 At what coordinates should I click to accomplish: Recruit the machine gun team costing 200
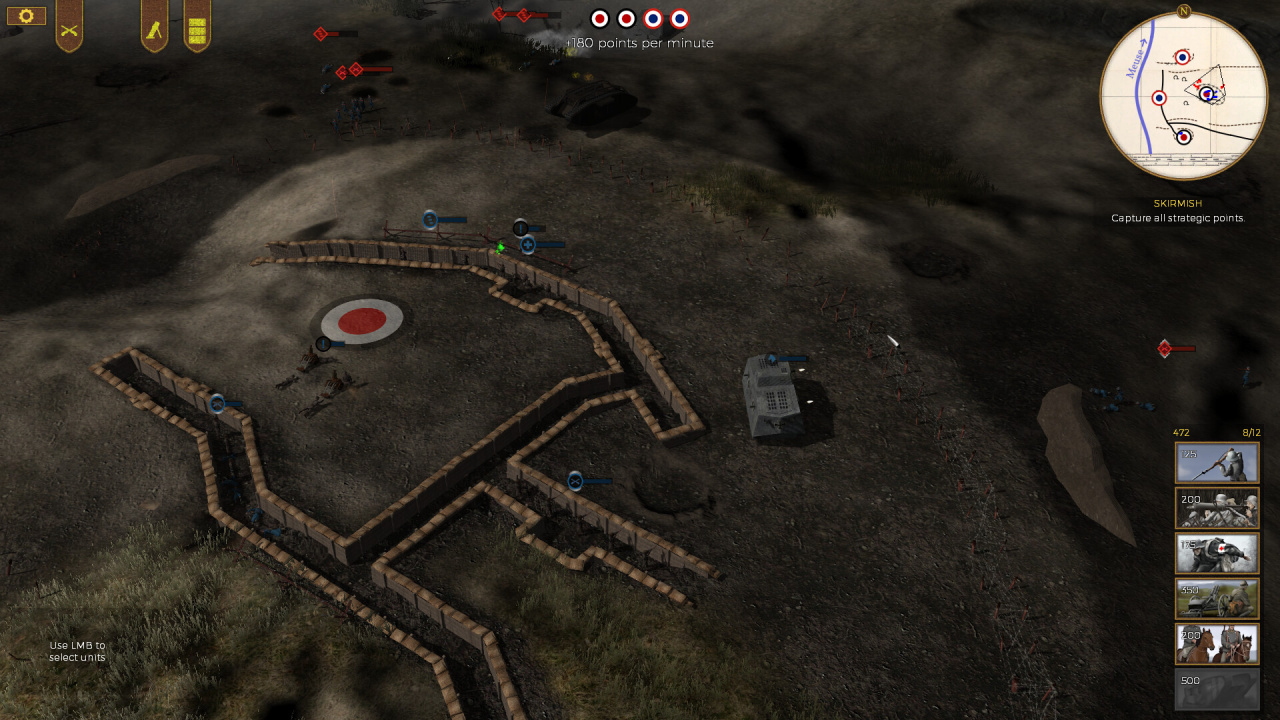click(x=1216, y=508)
